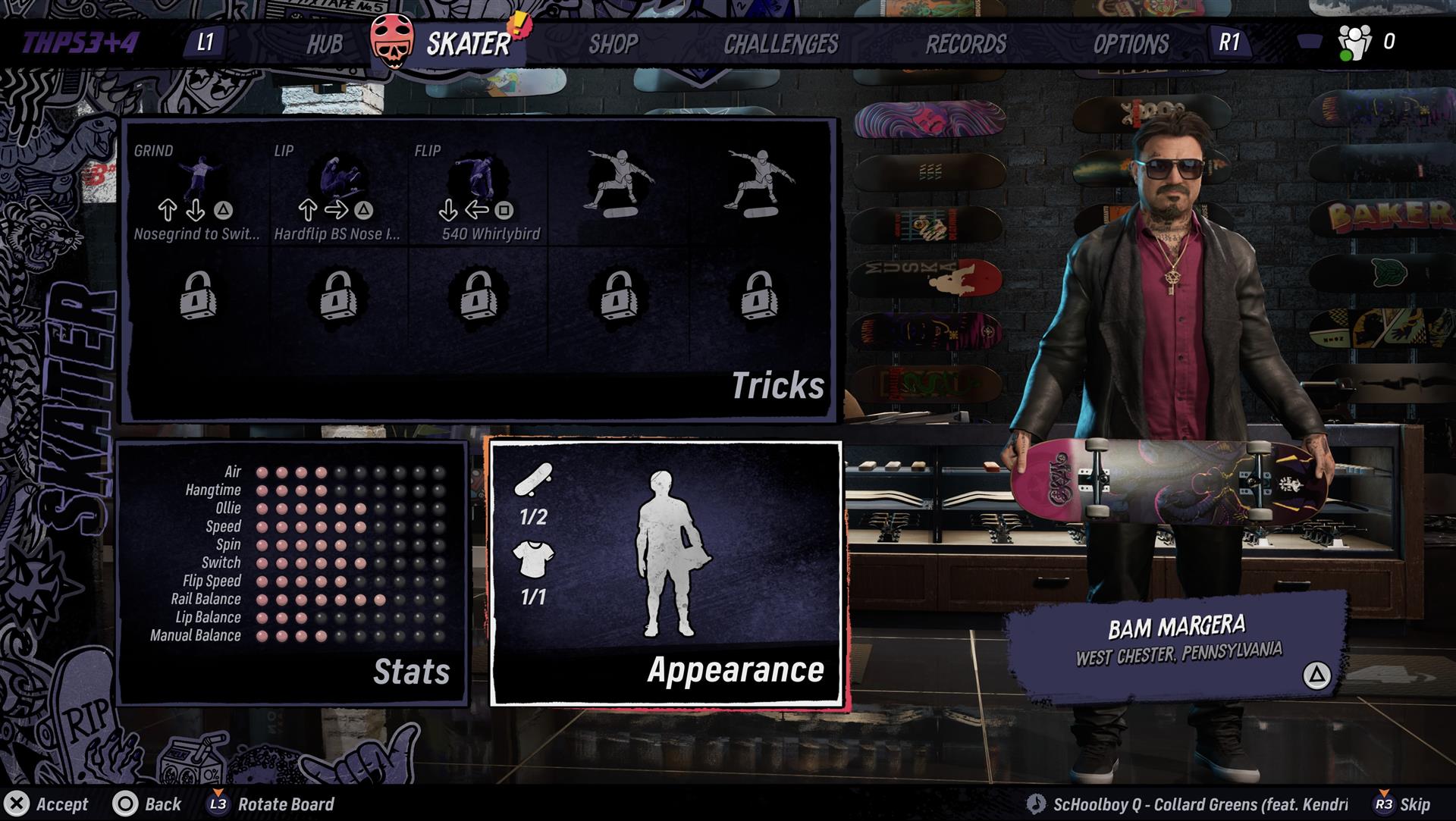The width and height of the screenshot is (1456, 821).
Task: Go to the CHALLENGES tab
Action: click(780, 44)
